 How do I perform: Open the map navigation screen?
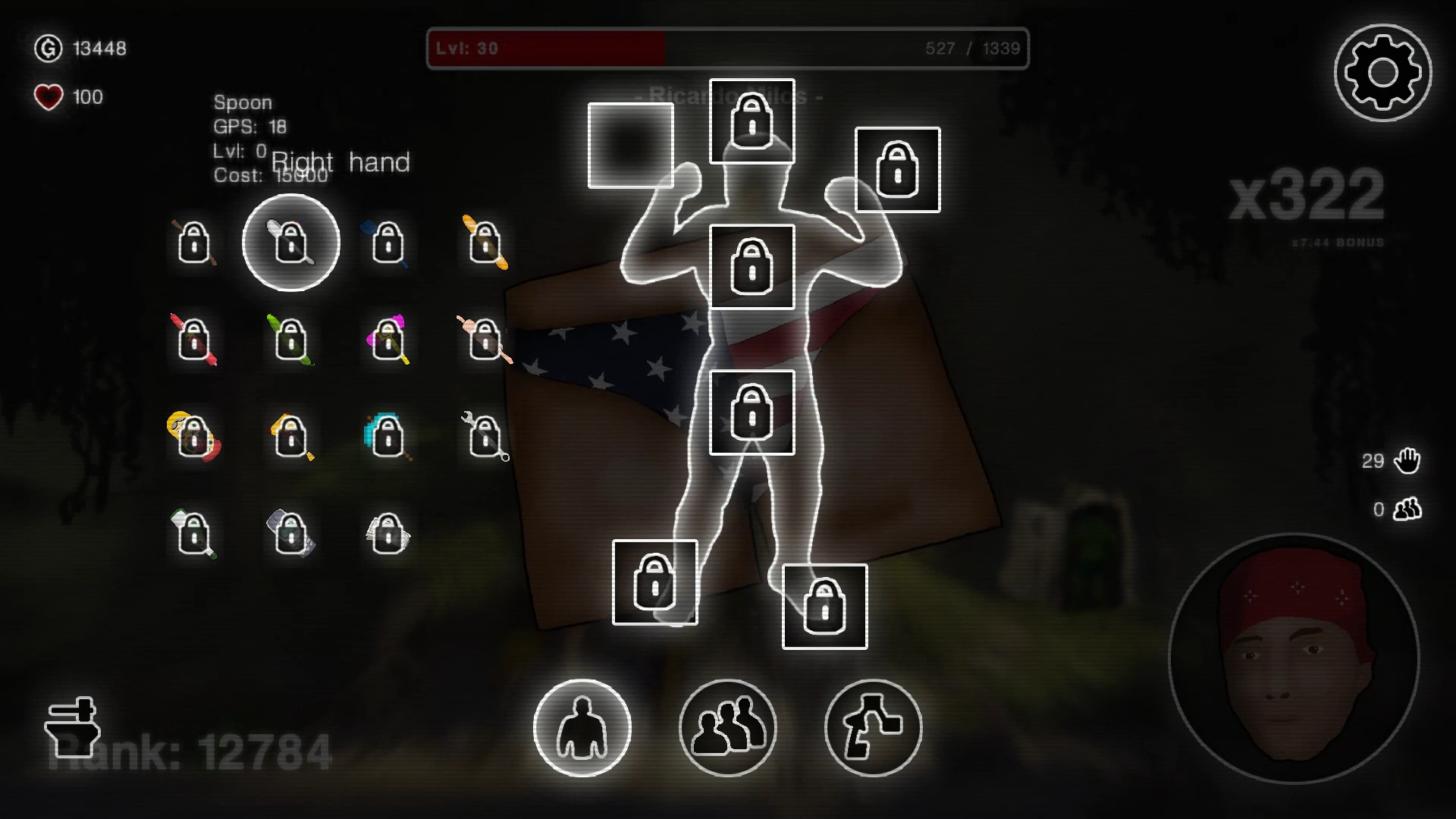pos(872,726)
